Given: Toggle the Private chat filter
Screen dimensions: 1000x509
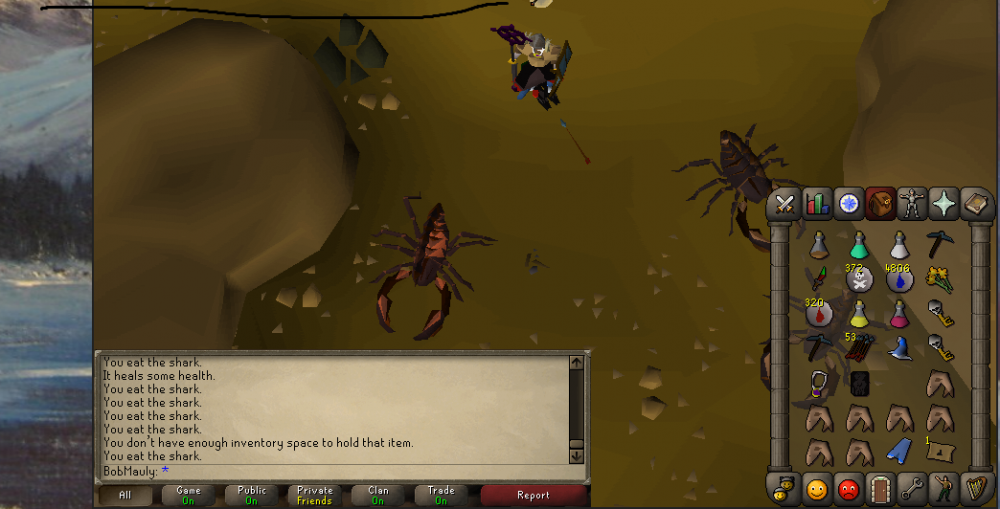Looking at the screenshot, I should pos(315,495).
